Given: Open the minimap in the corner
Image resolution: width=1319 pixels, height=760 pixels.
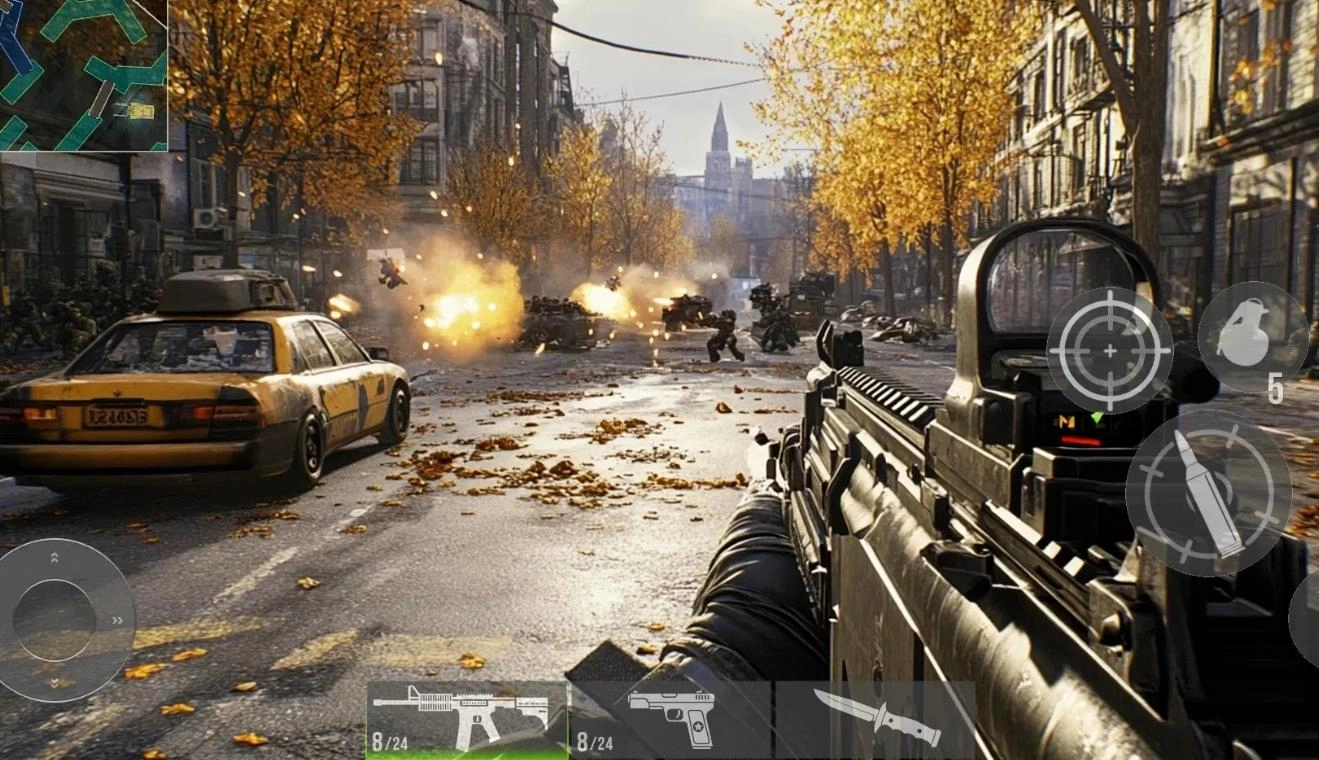Looking at the screenshot, I should (83, 75).
